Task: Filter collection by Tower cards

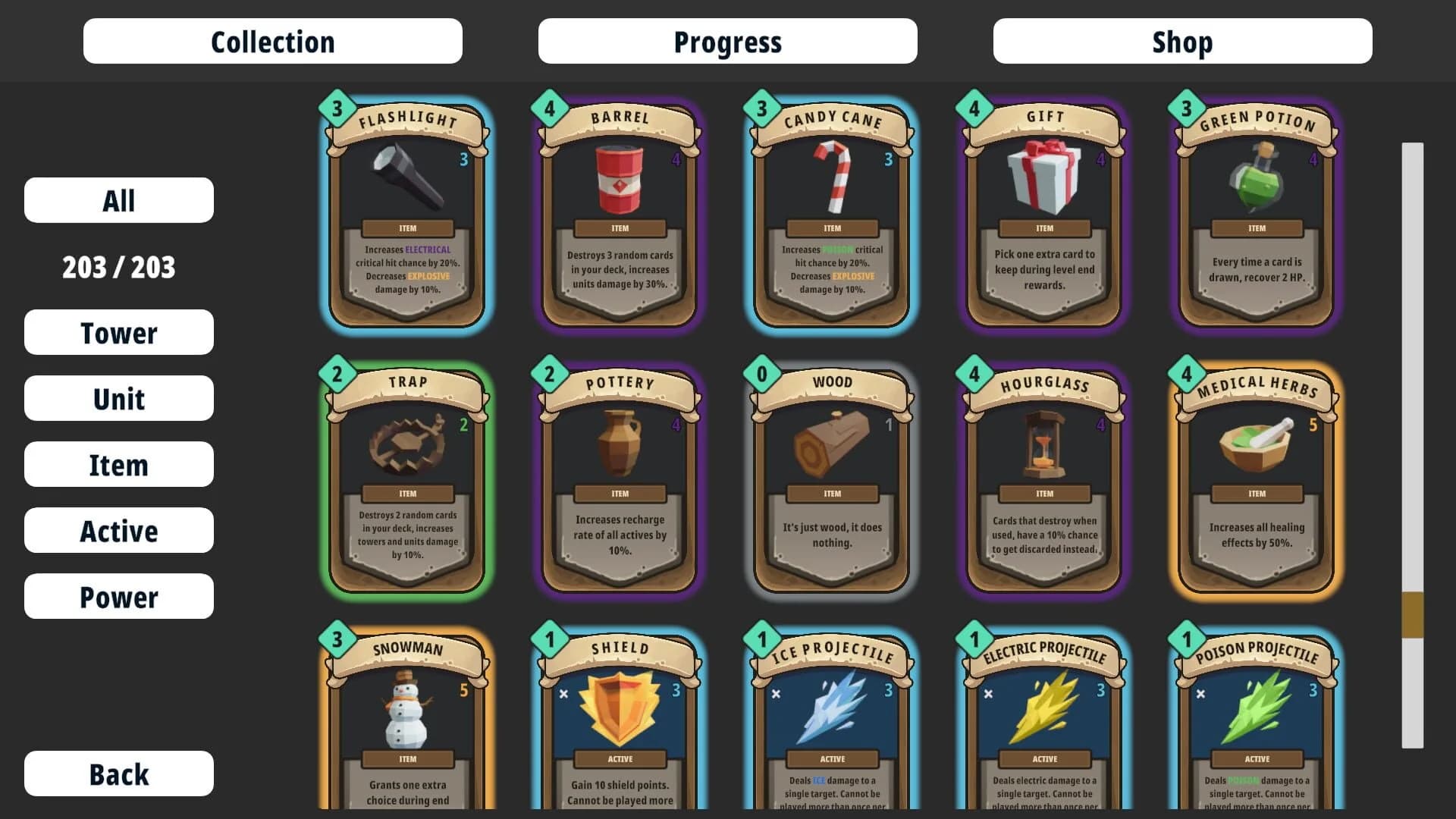Action: (118, 332)
